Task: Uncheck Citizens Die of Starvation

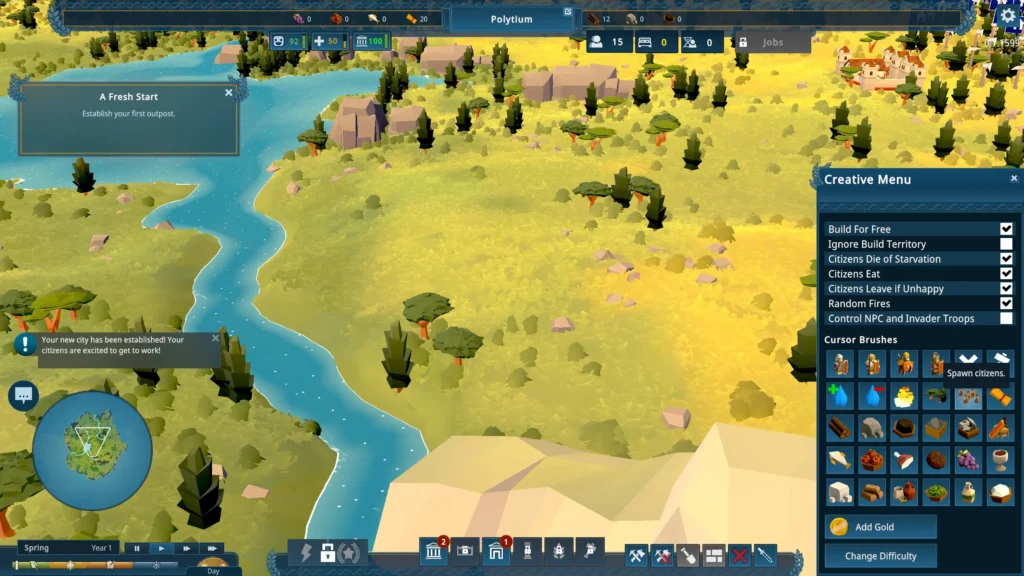Action: (1006, 259)
